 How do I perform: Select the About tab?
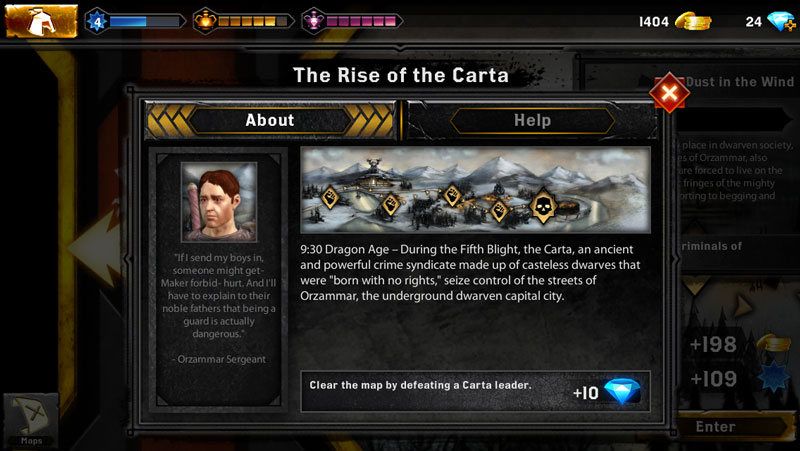(x=270, y=120)
